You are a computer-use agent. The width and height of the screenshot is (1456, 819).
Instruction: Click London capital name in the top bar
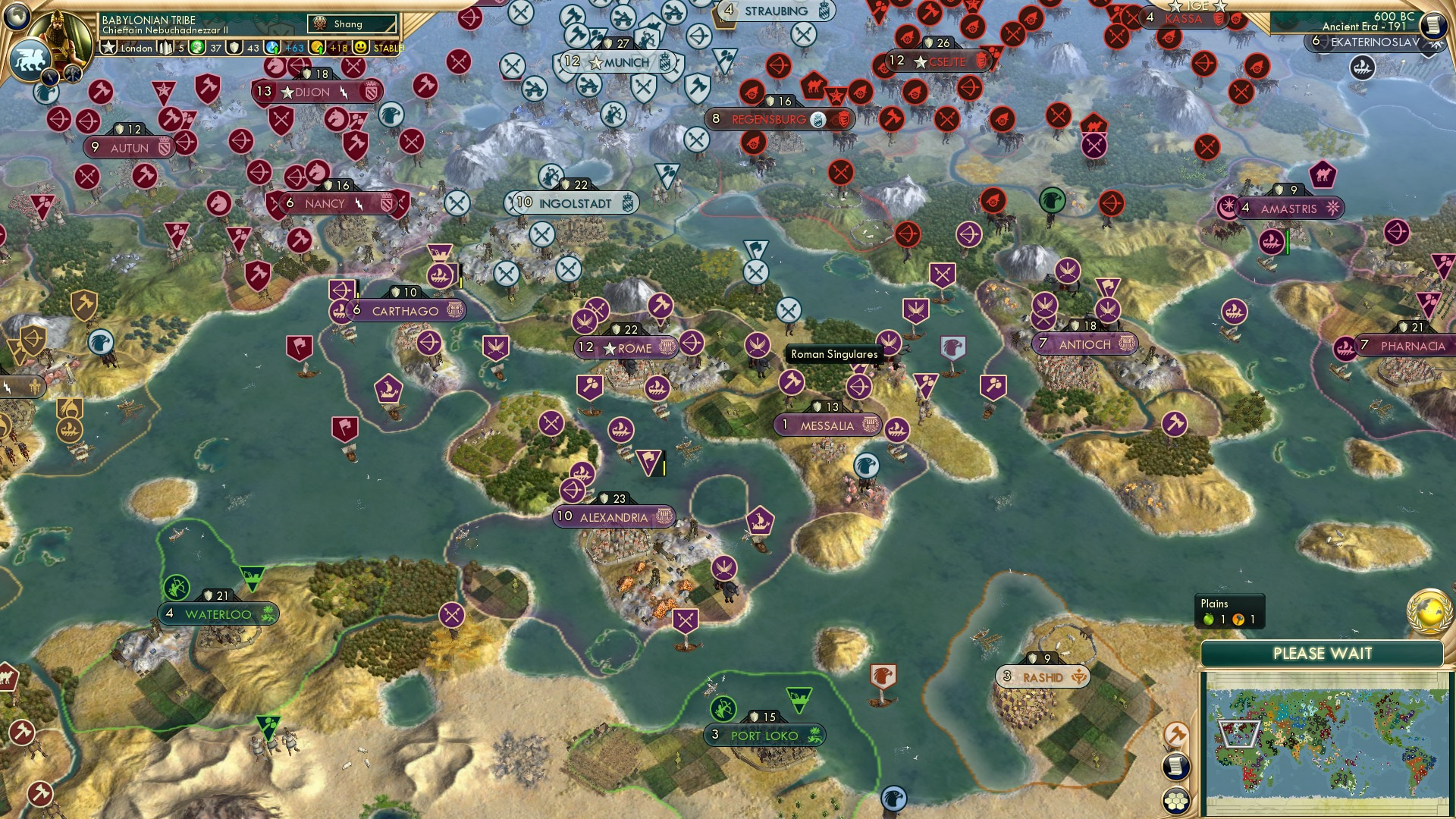[x=136, y=48]
